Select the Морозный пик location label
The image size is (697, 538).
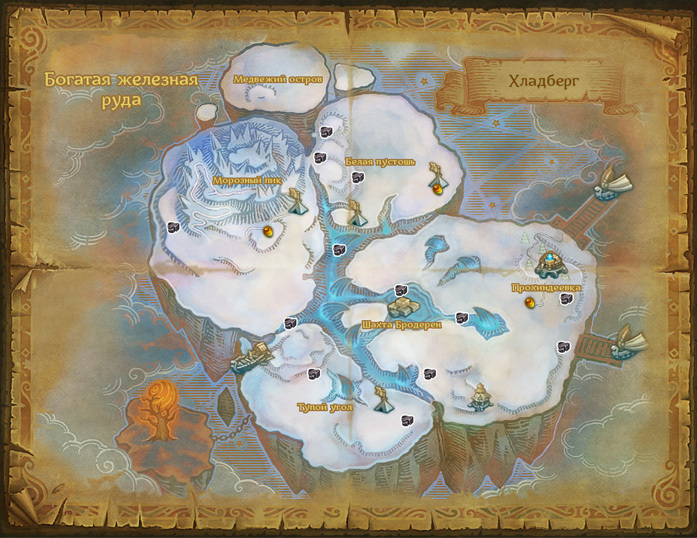(242, 180)
